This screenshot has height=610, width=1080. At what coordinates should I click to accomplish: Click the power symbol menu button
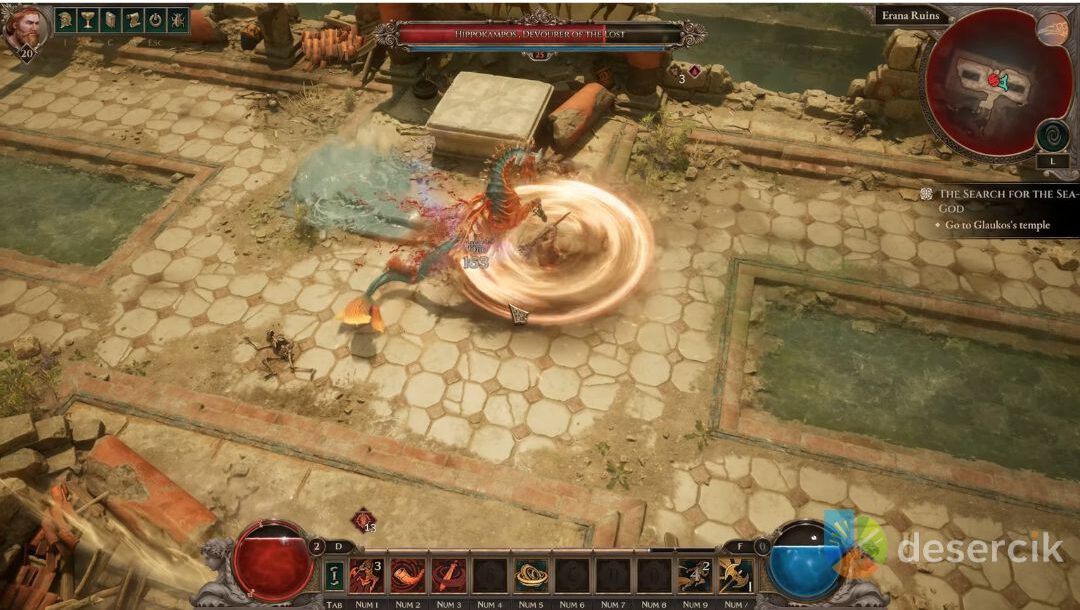pos(155,20)
